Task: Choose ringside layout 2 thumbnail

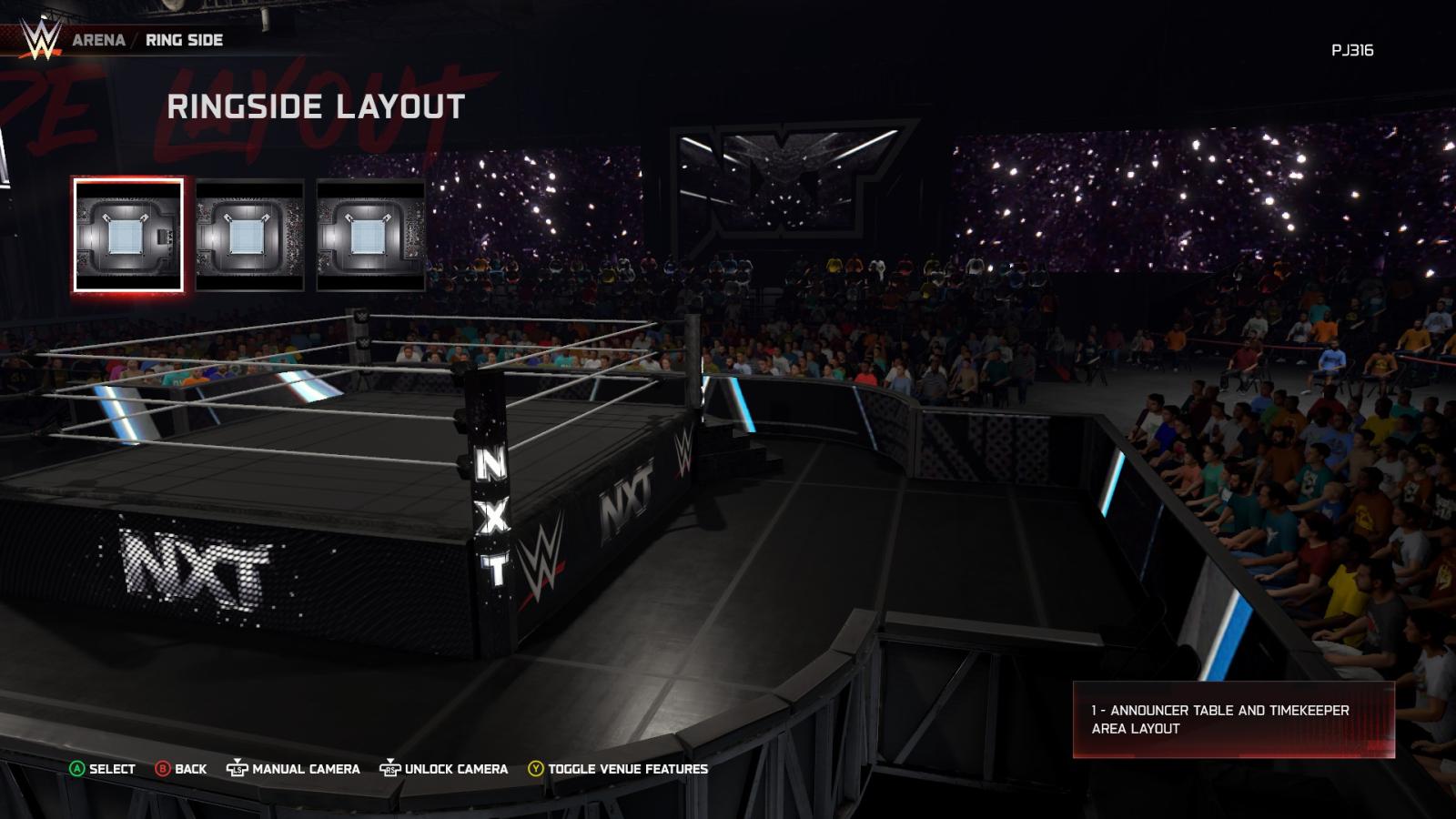Action: 249,236
